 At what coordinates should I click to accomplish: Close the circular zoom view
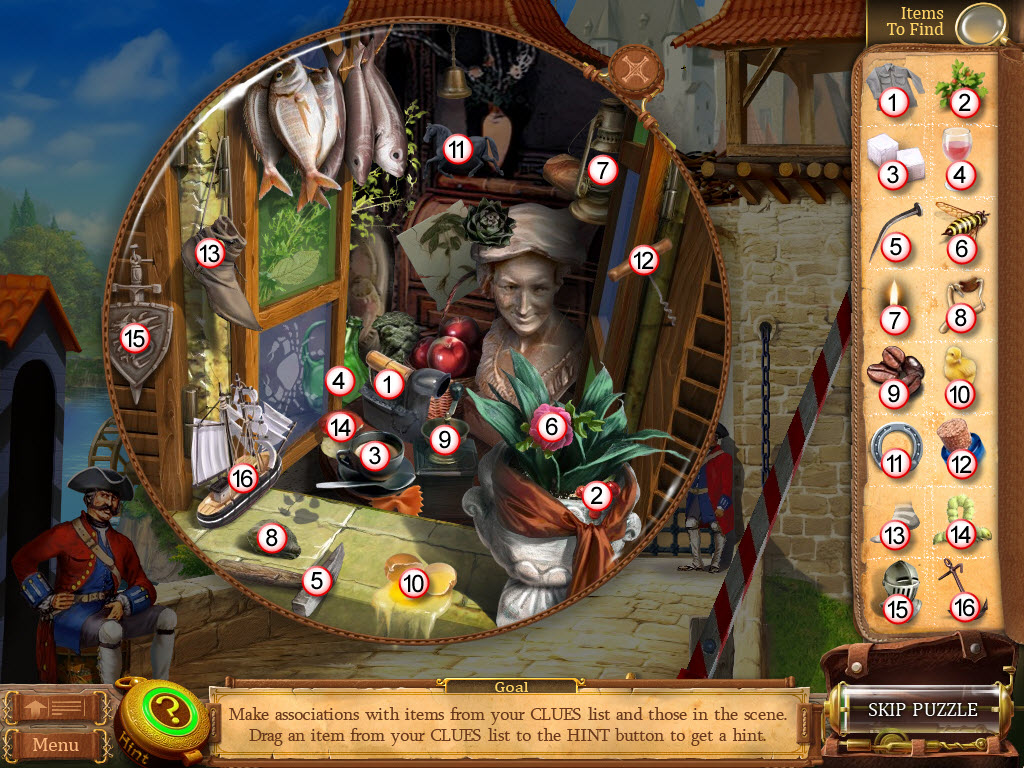click(x=632, y=68)
